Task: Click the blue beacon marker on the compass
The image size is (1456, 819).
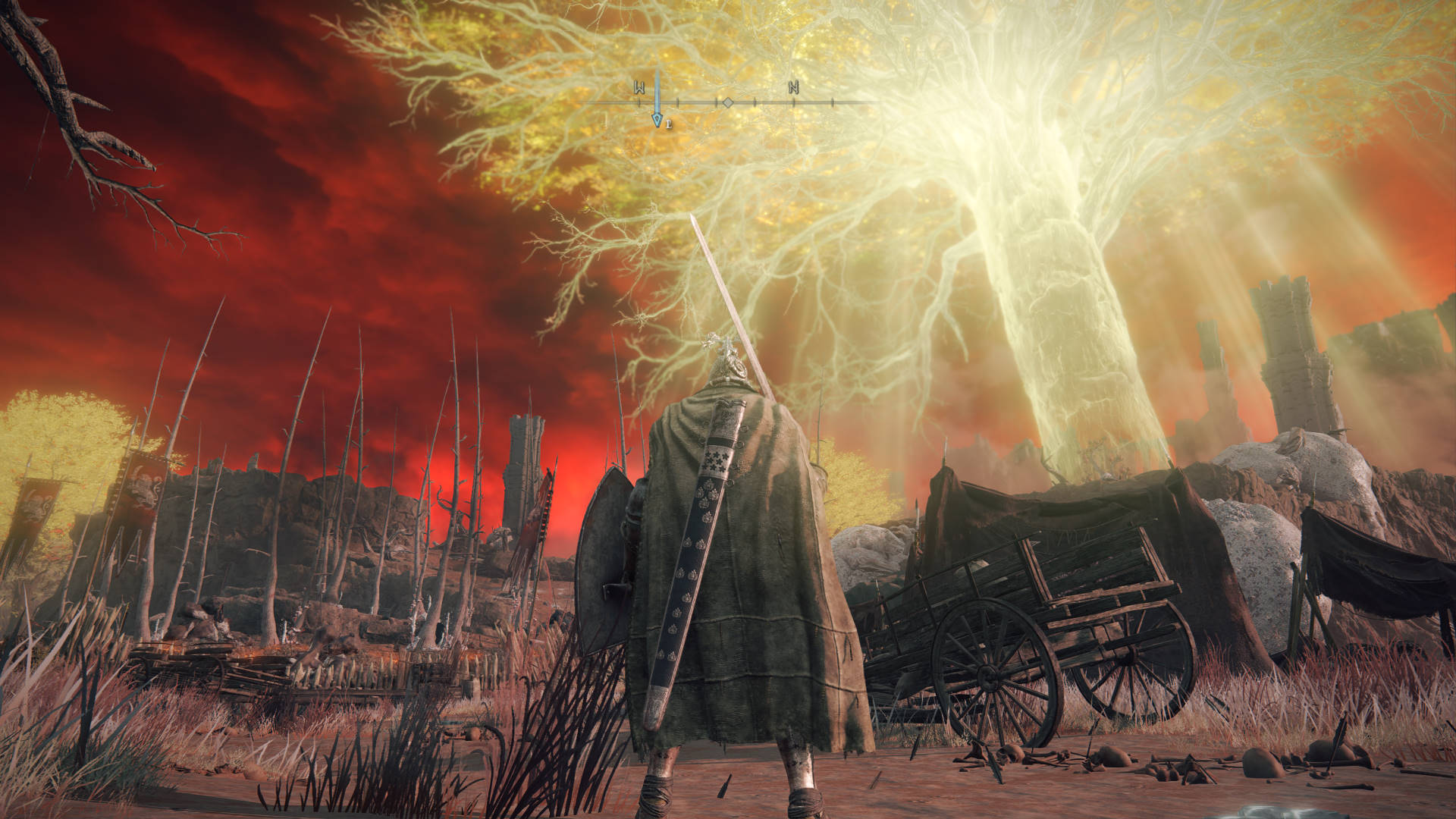Action: pyautogui.click(x=657, y=118)
